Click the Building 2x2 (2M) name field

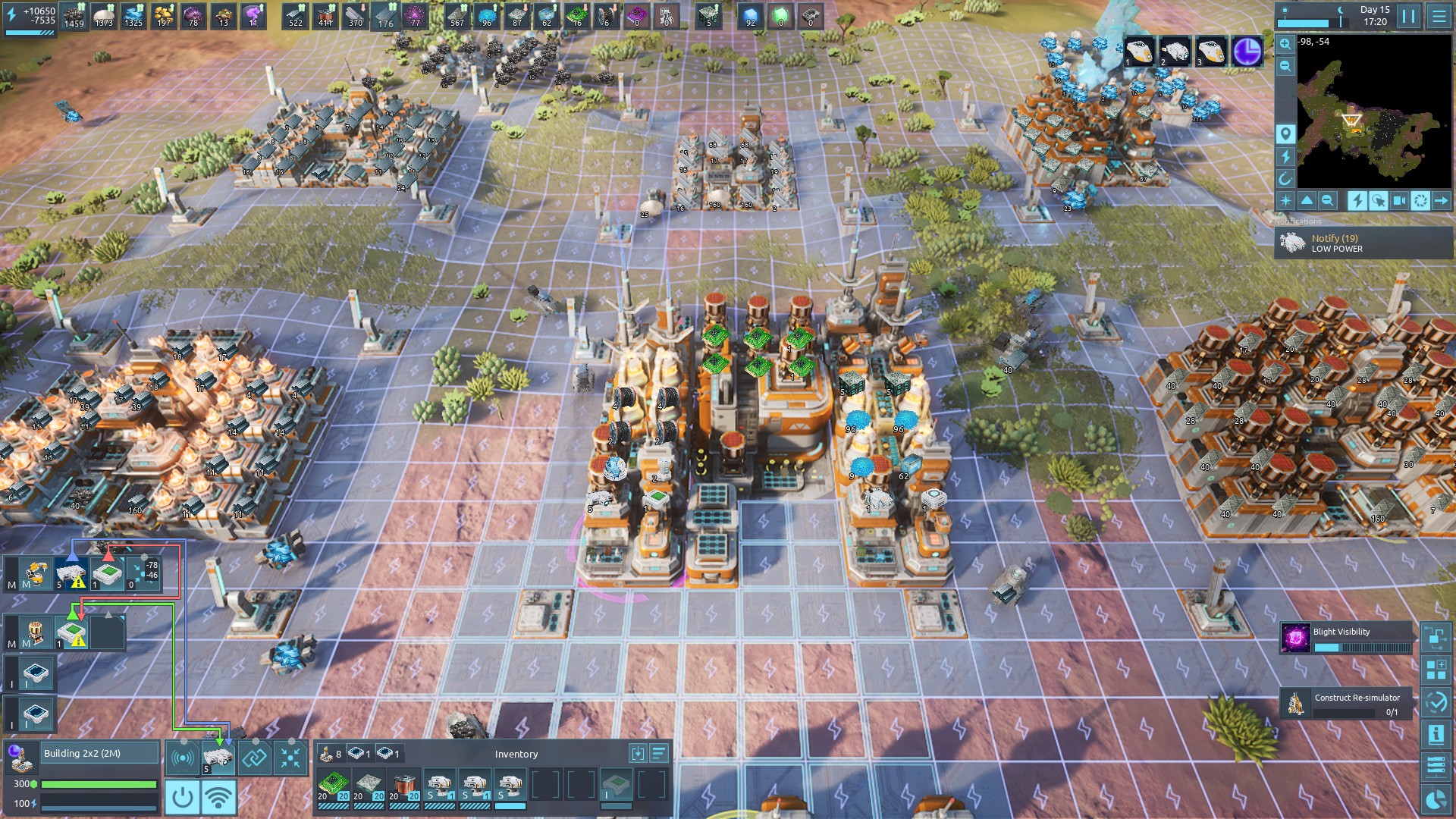pos(100,753)
